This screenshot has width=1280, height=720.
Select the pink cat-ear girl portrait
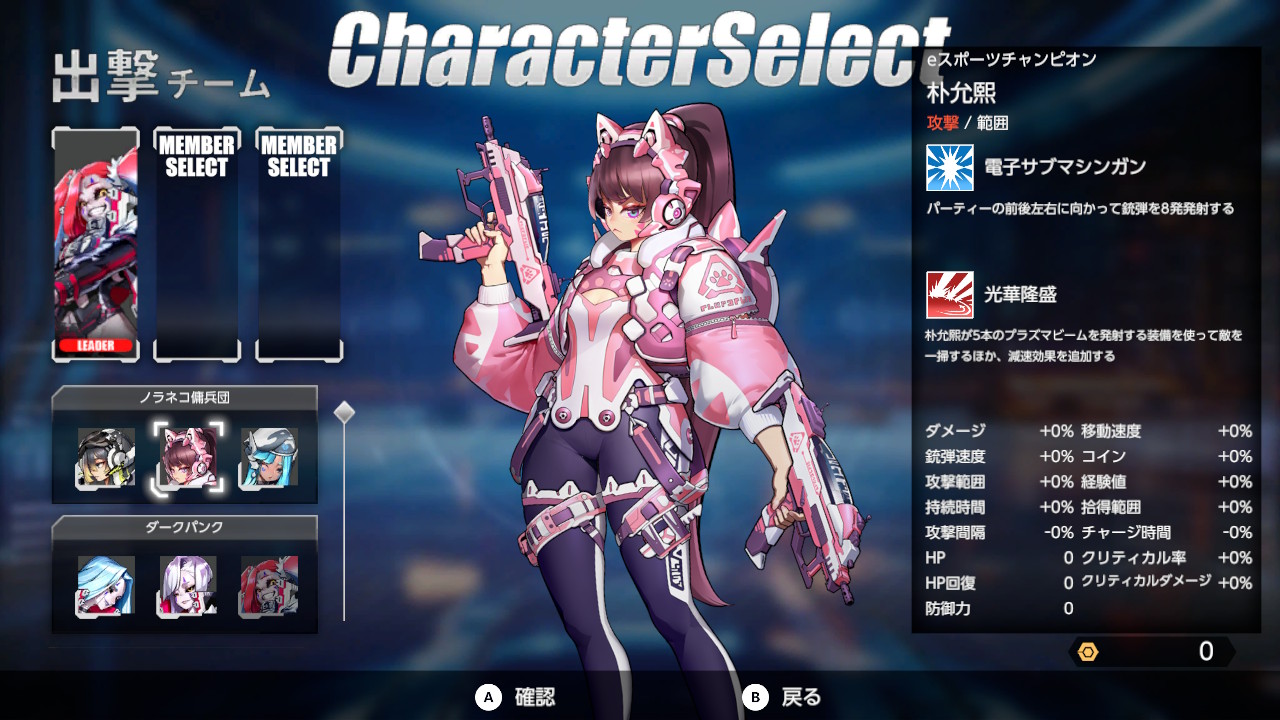tap(188, 458)
